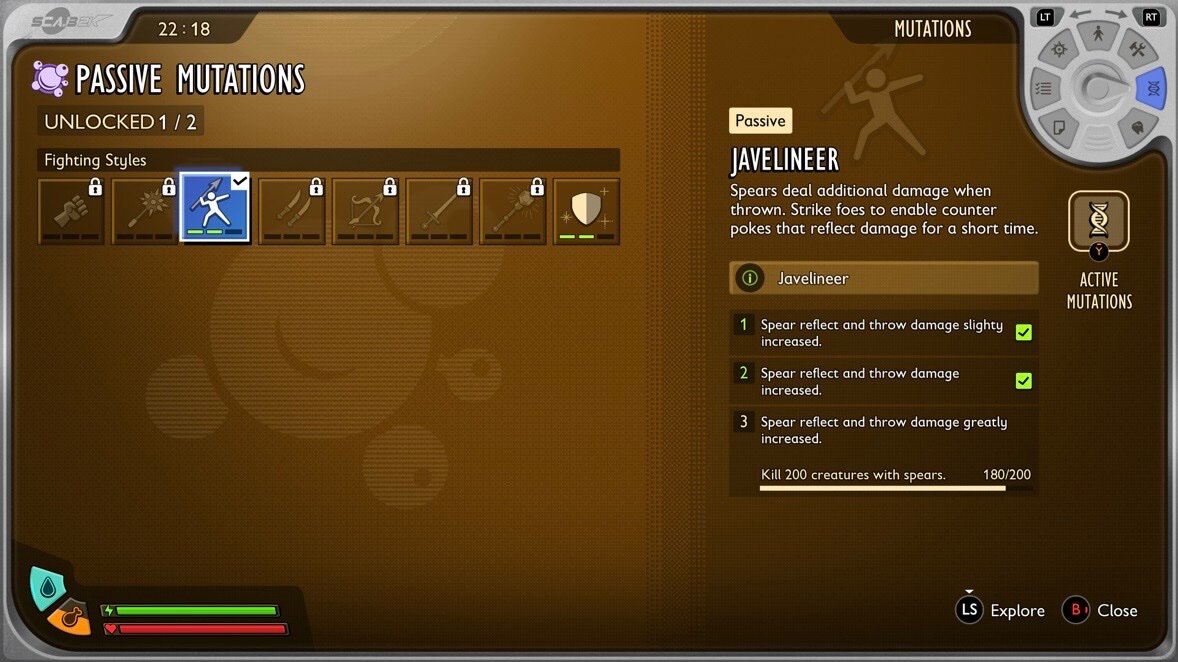Screen dimensions: 1178x662
Task: Select the shield mutation tile
Action: click(587, 210)
